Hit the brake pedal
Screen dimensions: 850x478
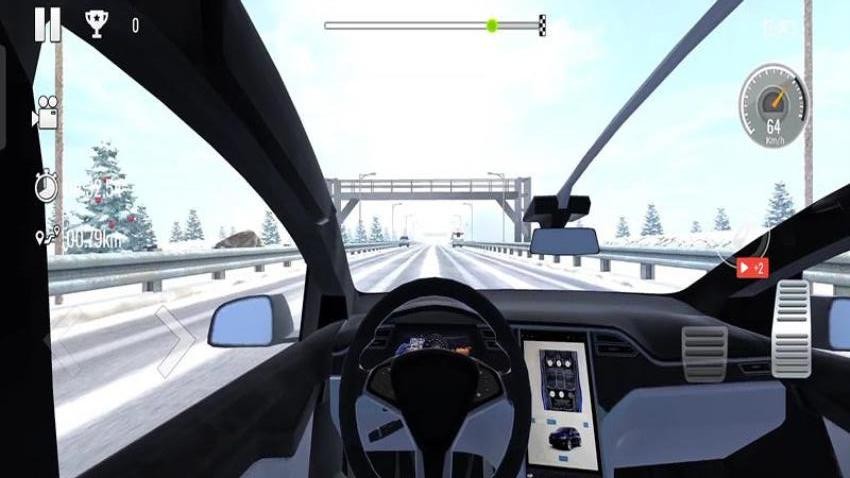(704, 353)
